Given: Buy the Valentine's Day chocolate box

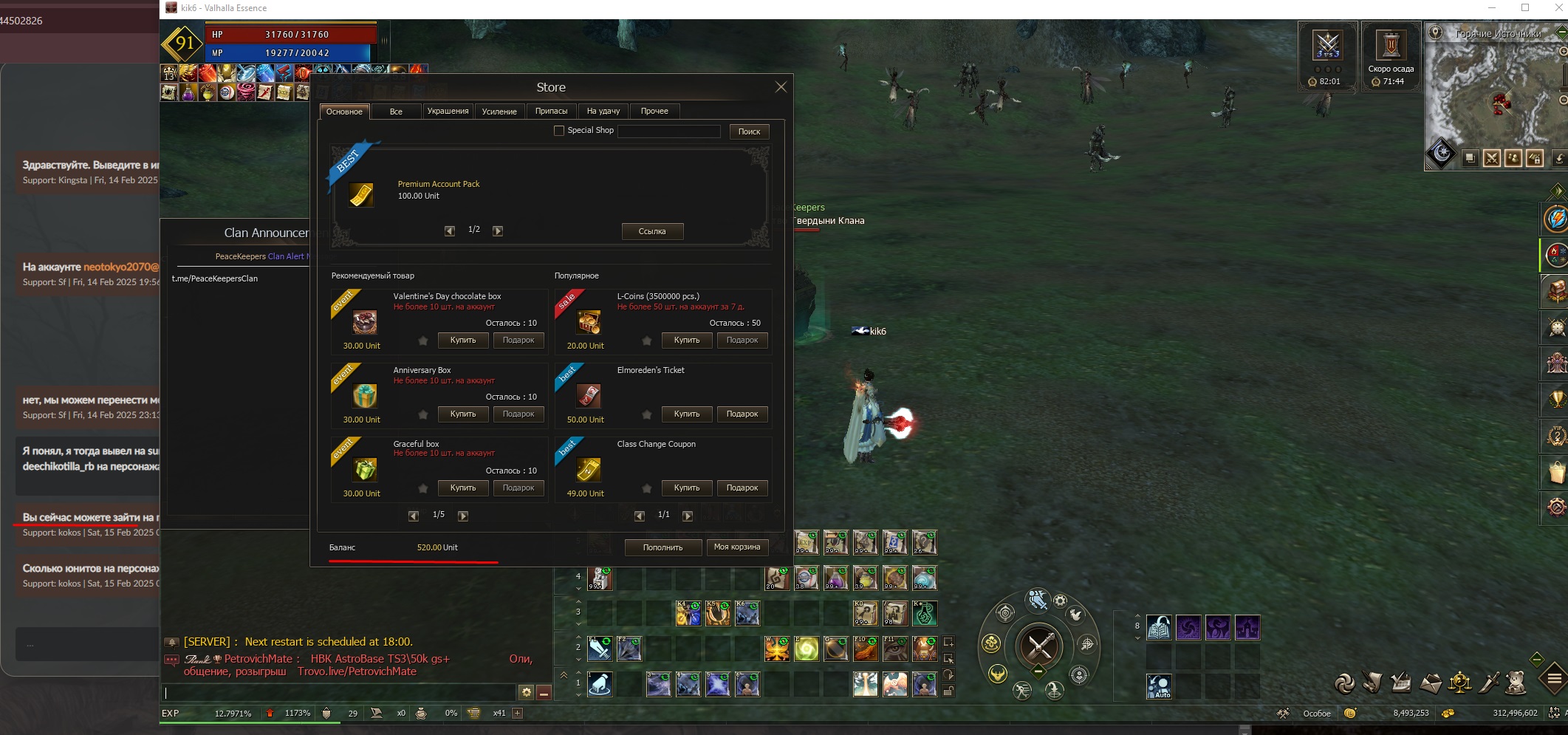Looking at the screenshot, I should (x=463, y=341).
